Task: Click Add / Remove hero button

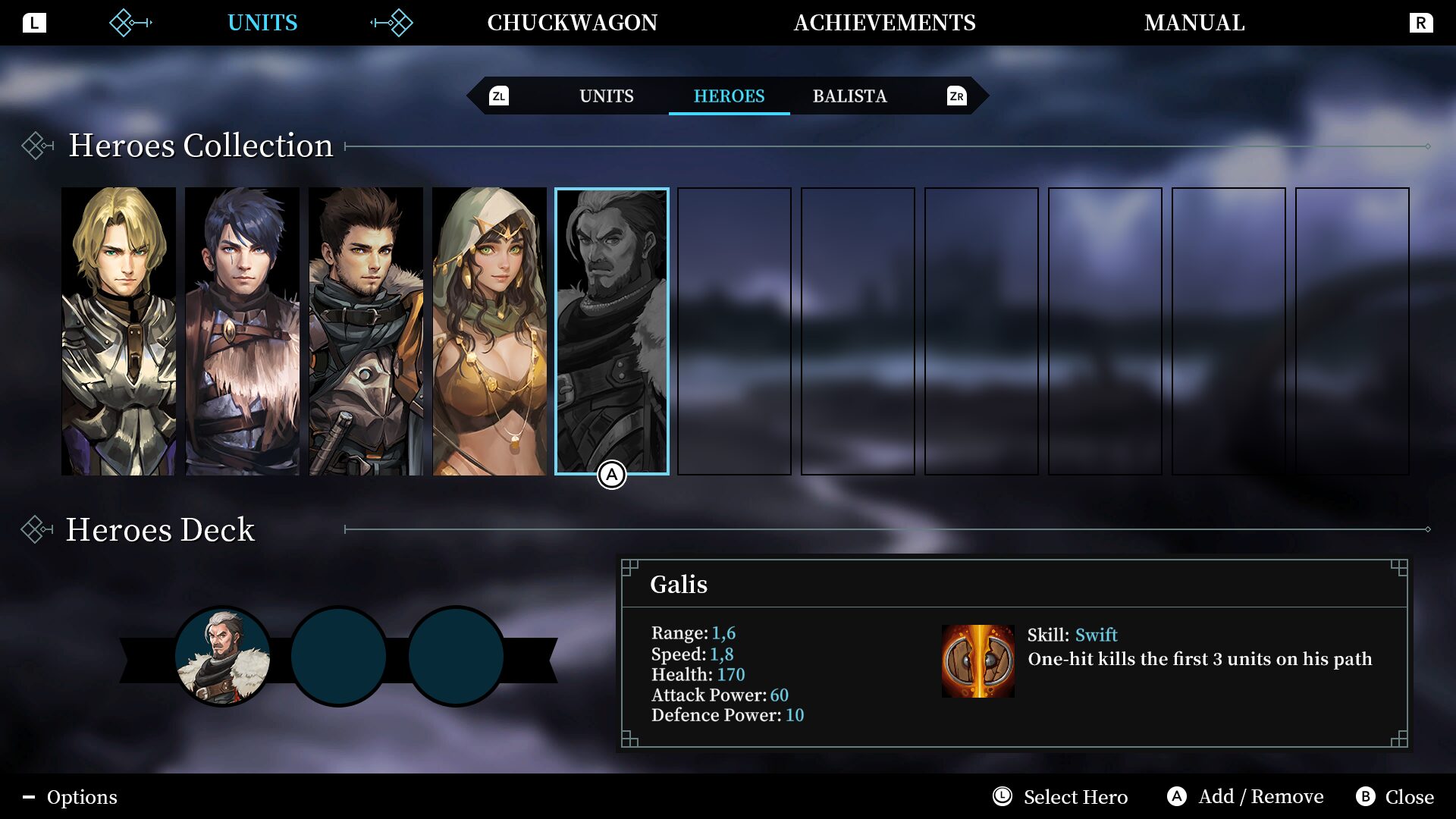Action: (x=1245, y=797)
